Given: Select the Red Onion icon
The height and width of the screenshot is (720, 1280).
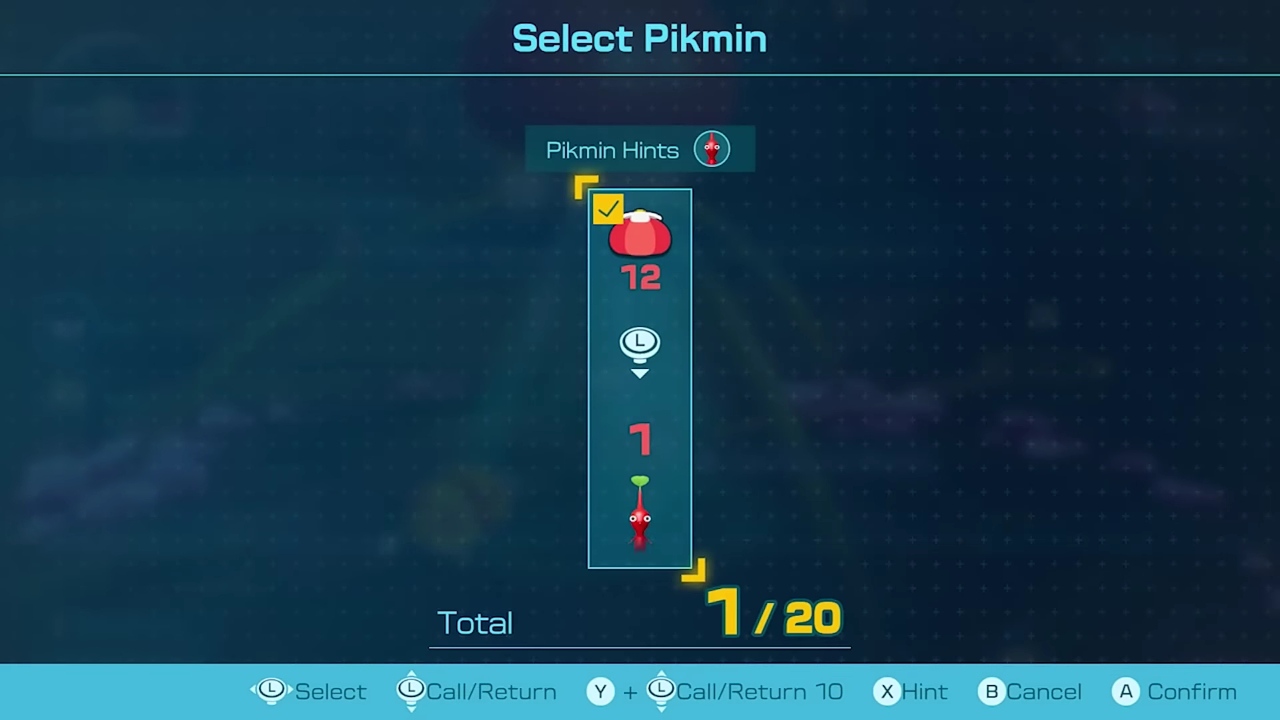Looking at the screenshot, I should (640, 234).
